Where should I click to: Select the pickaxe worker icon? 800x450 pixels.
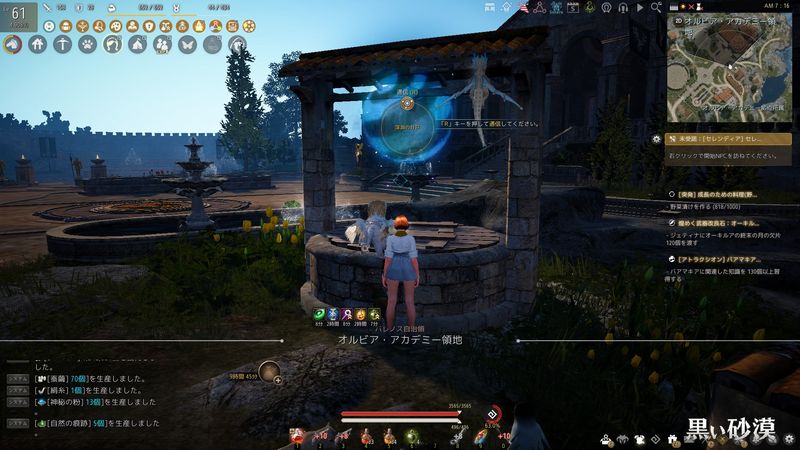click(x=63, y=44)
